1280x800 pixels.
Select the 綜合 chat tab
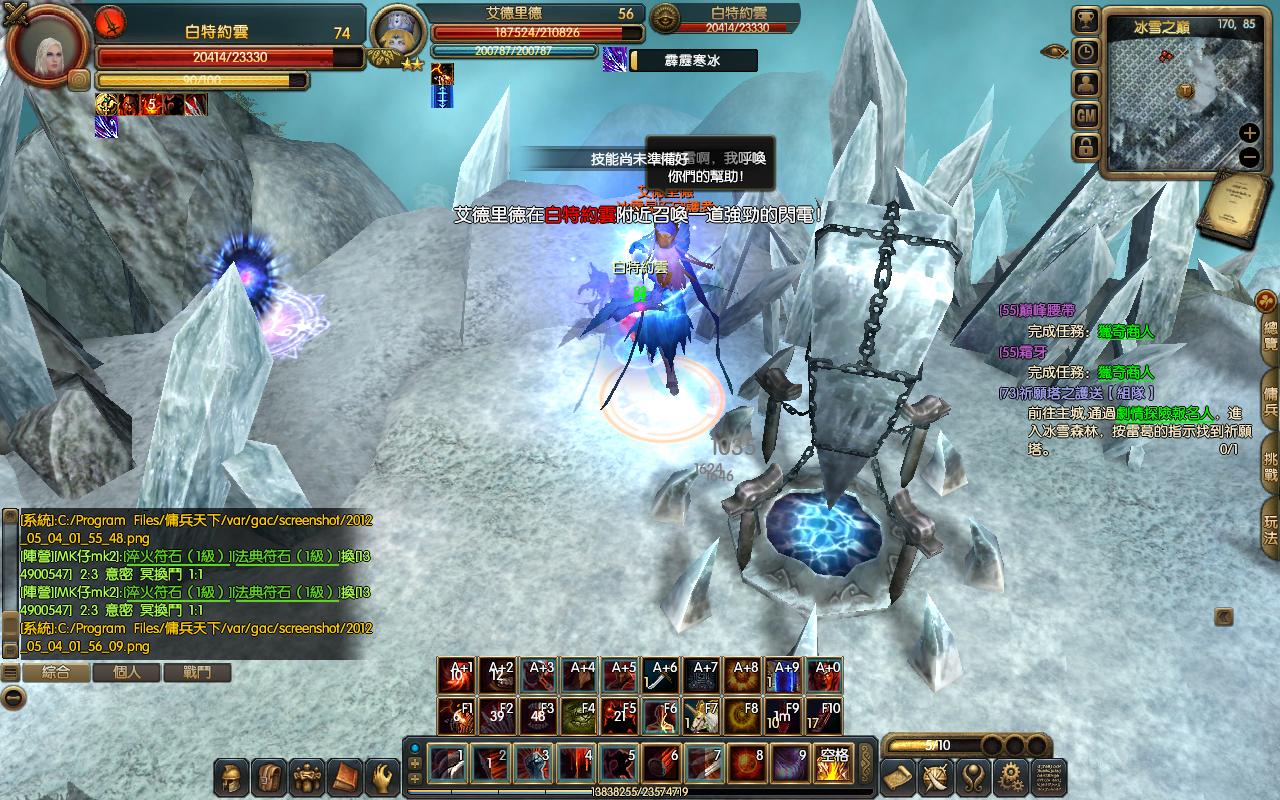[56, 673]
